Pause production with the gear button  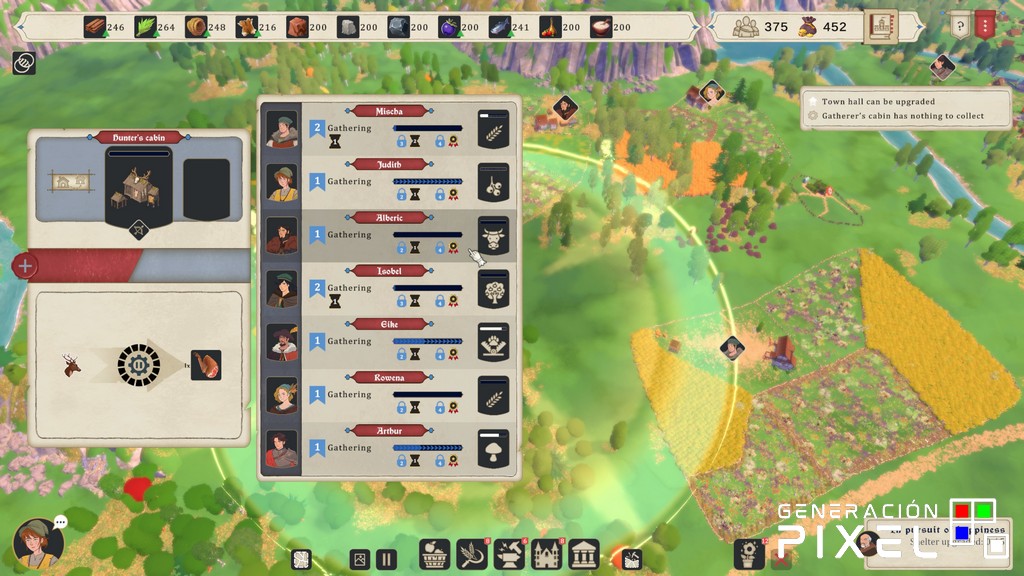(x=132, y=364)
